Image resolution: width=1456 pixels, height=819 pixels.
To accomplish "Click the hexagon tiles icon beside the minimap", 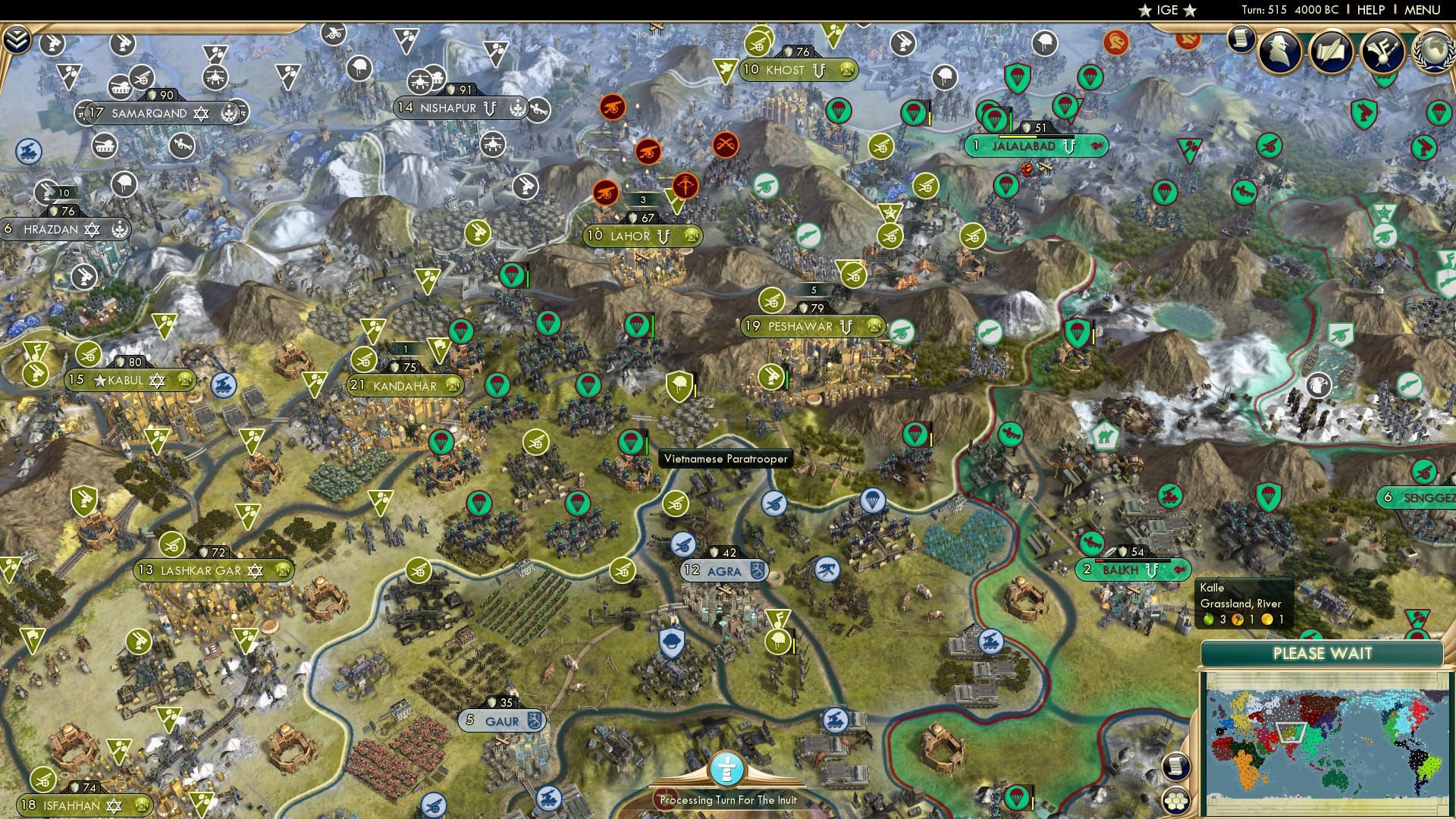I will point(1177,802).
